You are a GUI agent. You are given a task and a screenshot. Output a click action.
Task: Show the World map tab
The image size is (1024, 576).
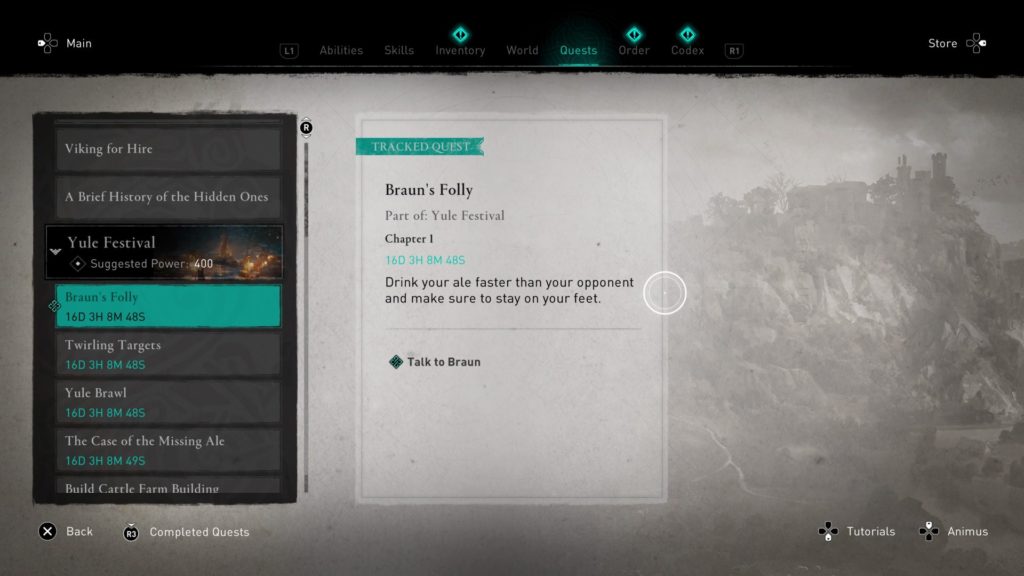[522, 50]
